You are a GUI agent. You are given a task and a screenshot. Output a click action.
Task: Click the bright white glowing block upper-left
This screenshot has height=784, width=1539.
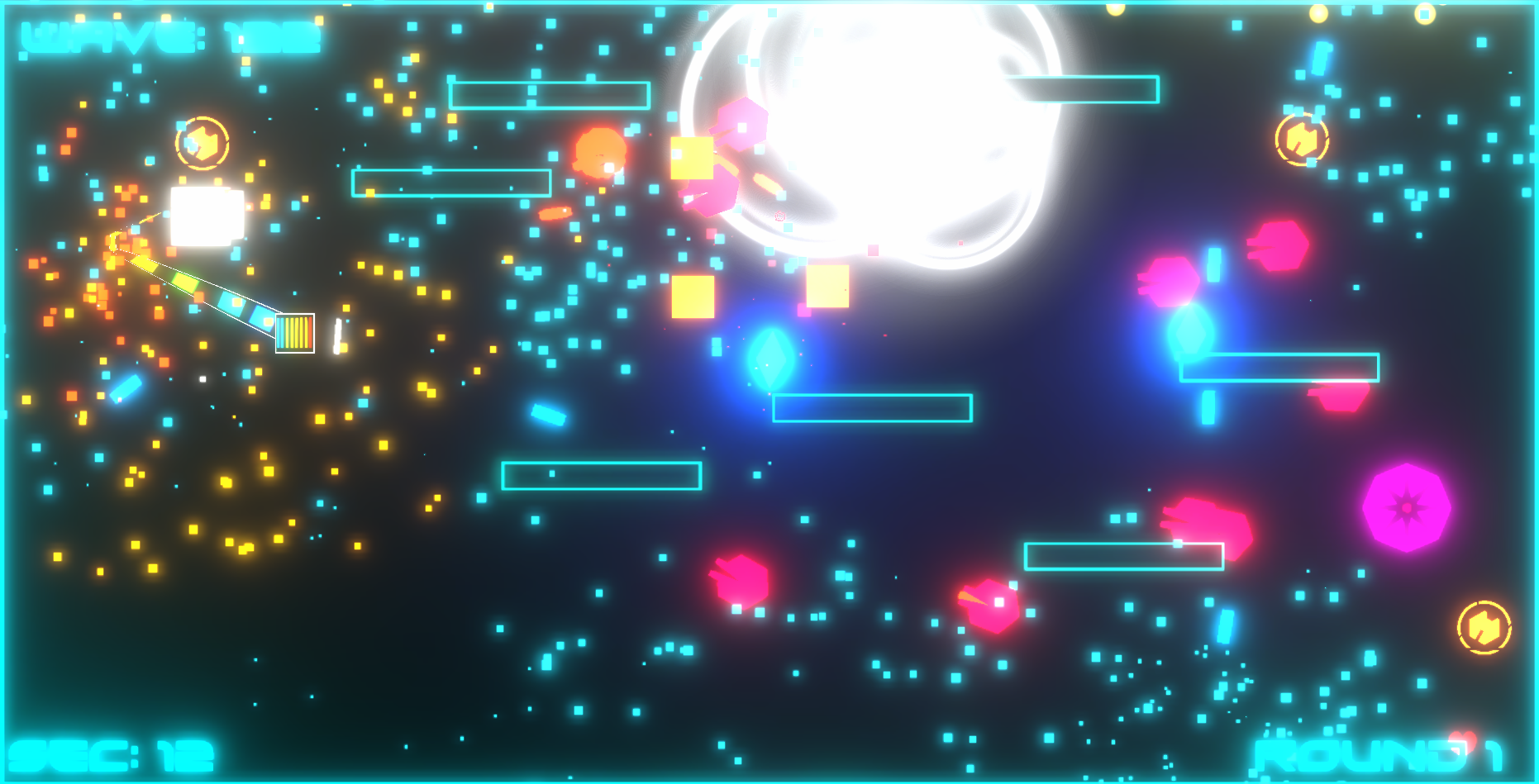[207, 216]
